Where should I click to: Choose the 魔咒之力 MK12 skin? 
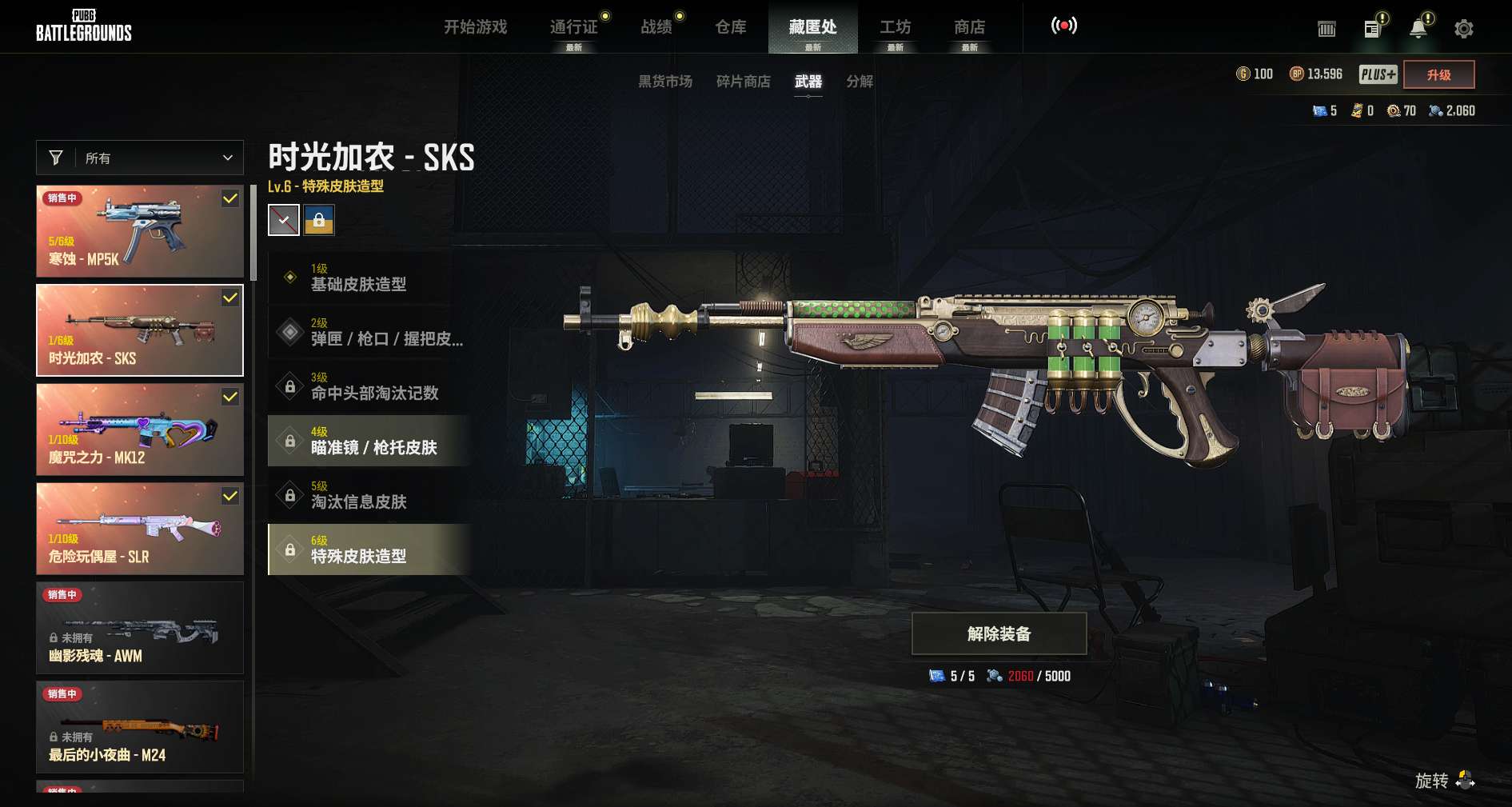[140, 429]
